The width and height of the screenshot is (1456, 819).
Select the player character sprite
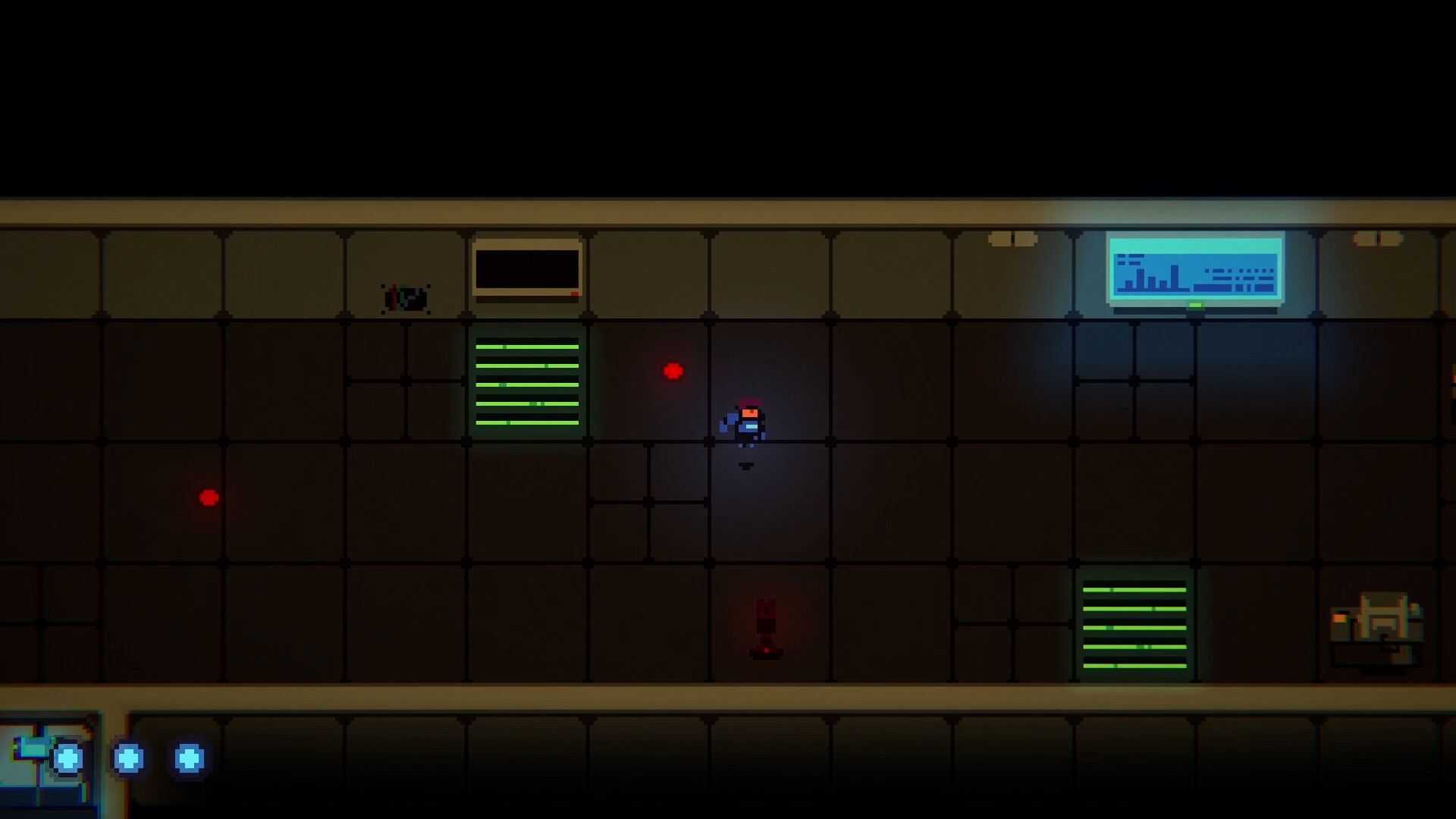(747, 422)
